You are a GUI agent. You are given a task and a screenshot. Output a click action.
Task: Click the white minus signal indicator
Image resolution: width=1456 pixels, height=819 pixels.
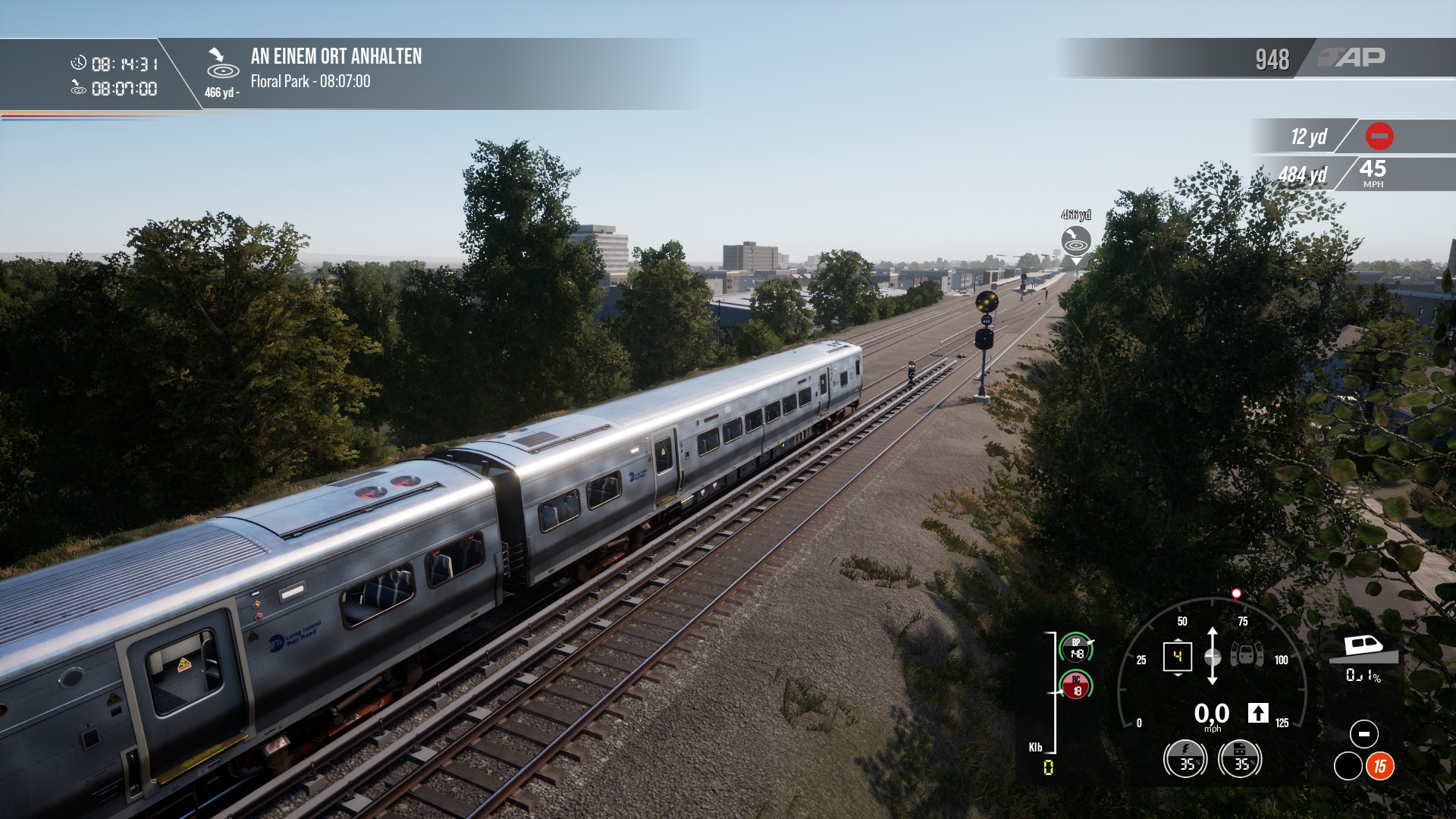point(1363,734)
